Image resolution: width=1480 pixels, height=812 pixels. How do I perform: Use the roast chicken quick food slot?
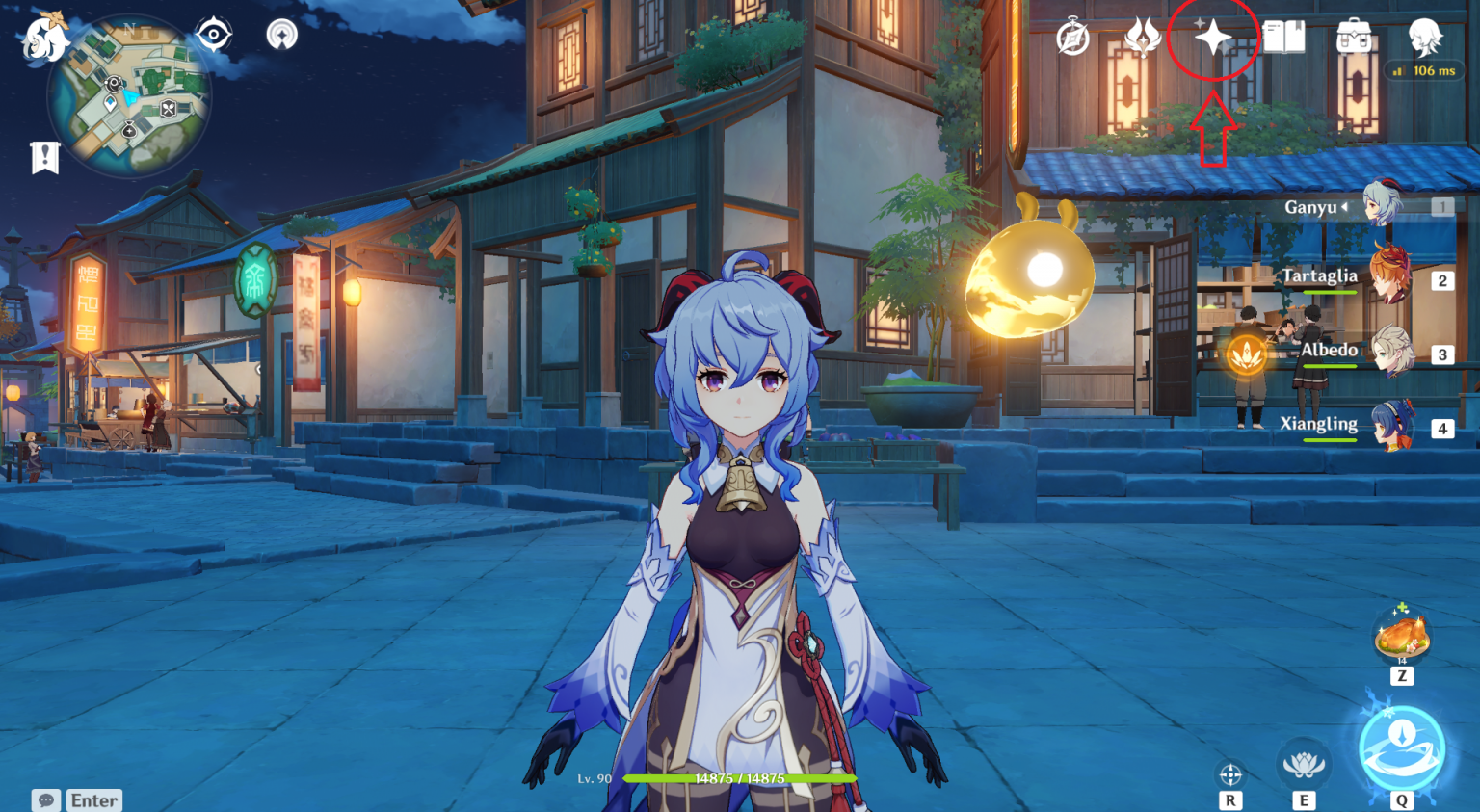tap(1402, 636)
